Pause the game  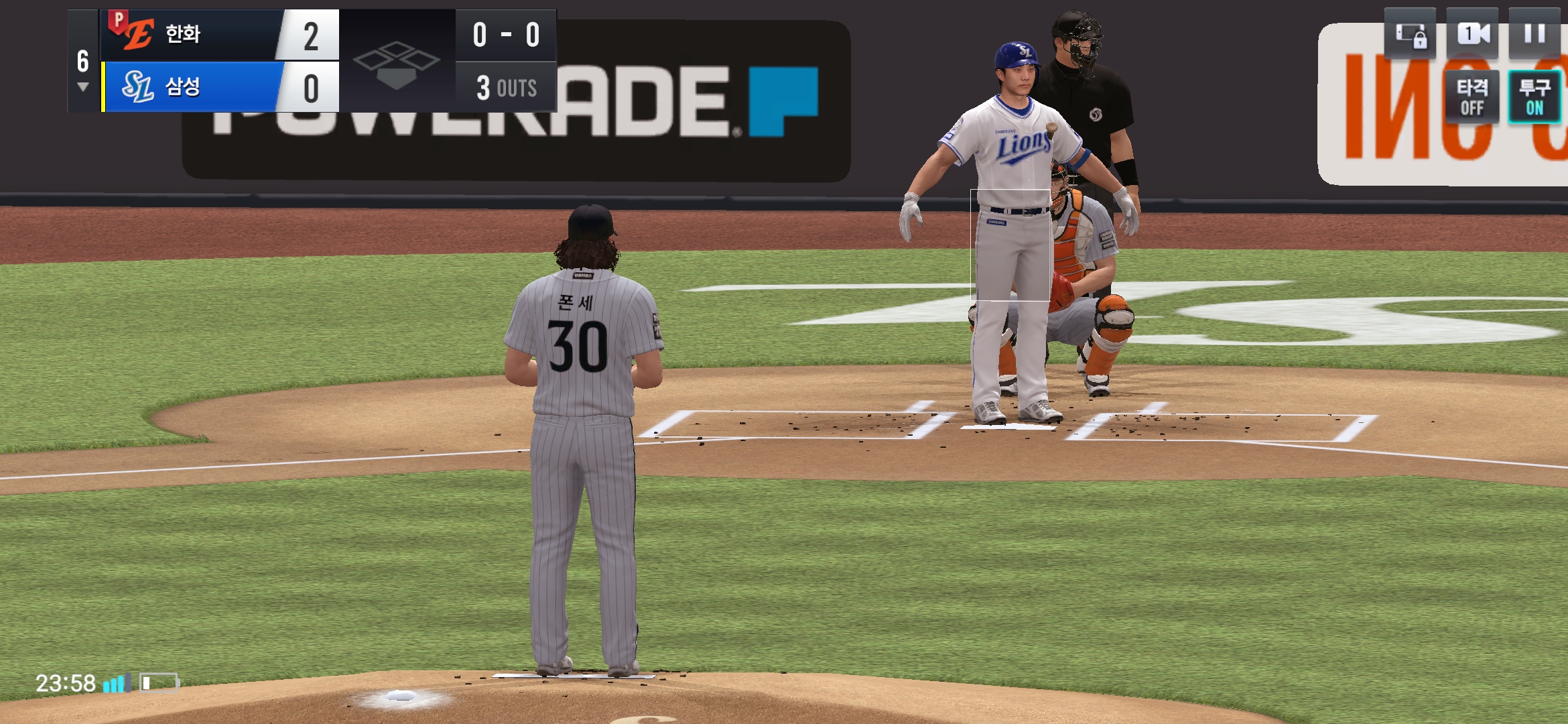coord(1534,34)
